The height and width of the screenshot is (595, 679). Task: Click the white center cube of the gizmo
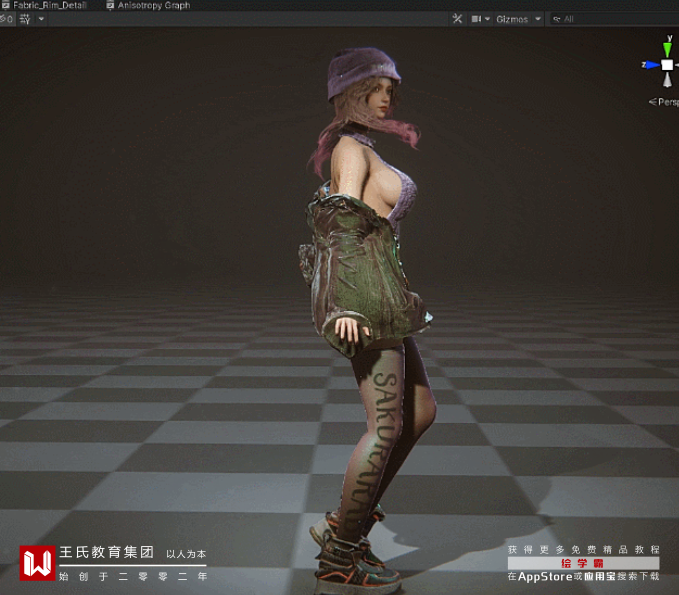pos(667,65)
